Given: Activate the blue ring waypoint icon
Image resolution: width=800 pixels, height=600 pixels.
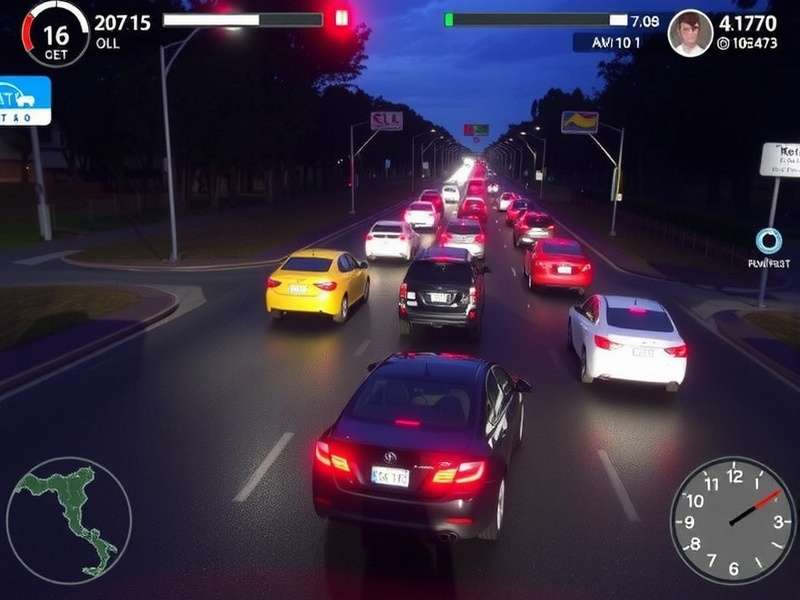Looking at the screenshot, I should 768,241.
